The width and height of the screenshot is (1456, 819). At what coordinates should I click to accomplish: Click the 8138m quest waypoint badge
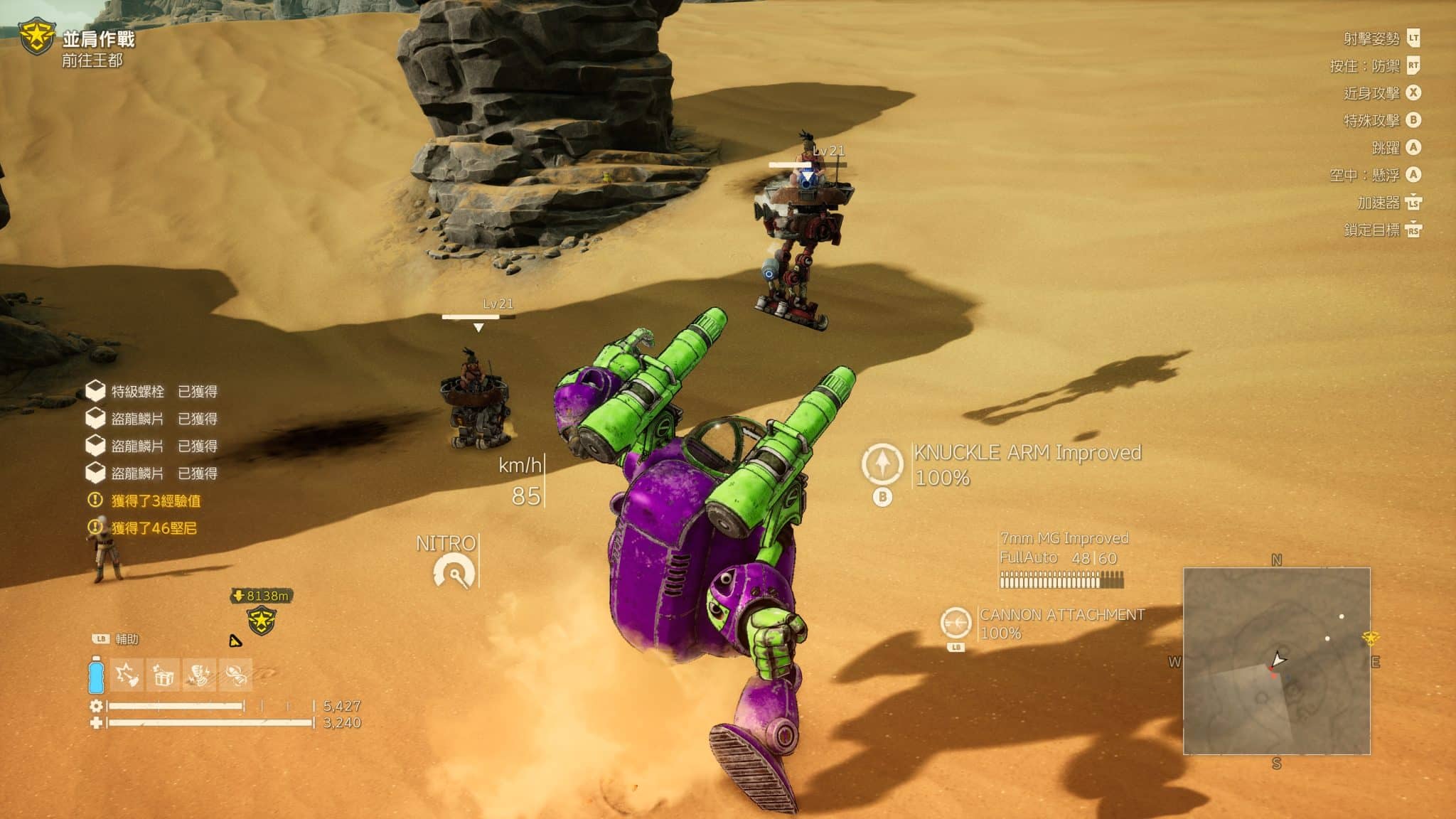(261, 611)
